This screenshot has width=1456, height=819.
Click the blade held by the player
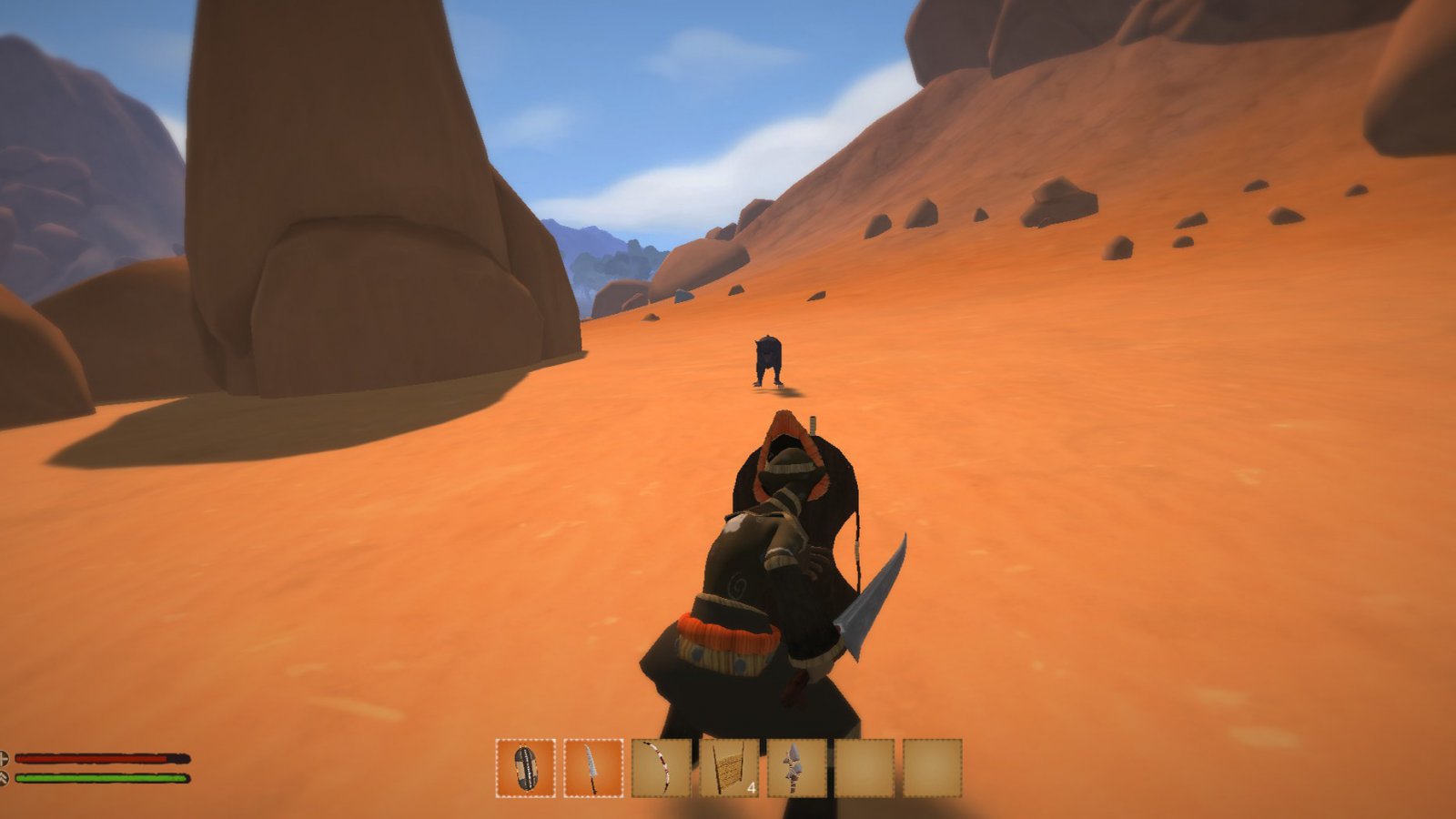pos(872,601)
